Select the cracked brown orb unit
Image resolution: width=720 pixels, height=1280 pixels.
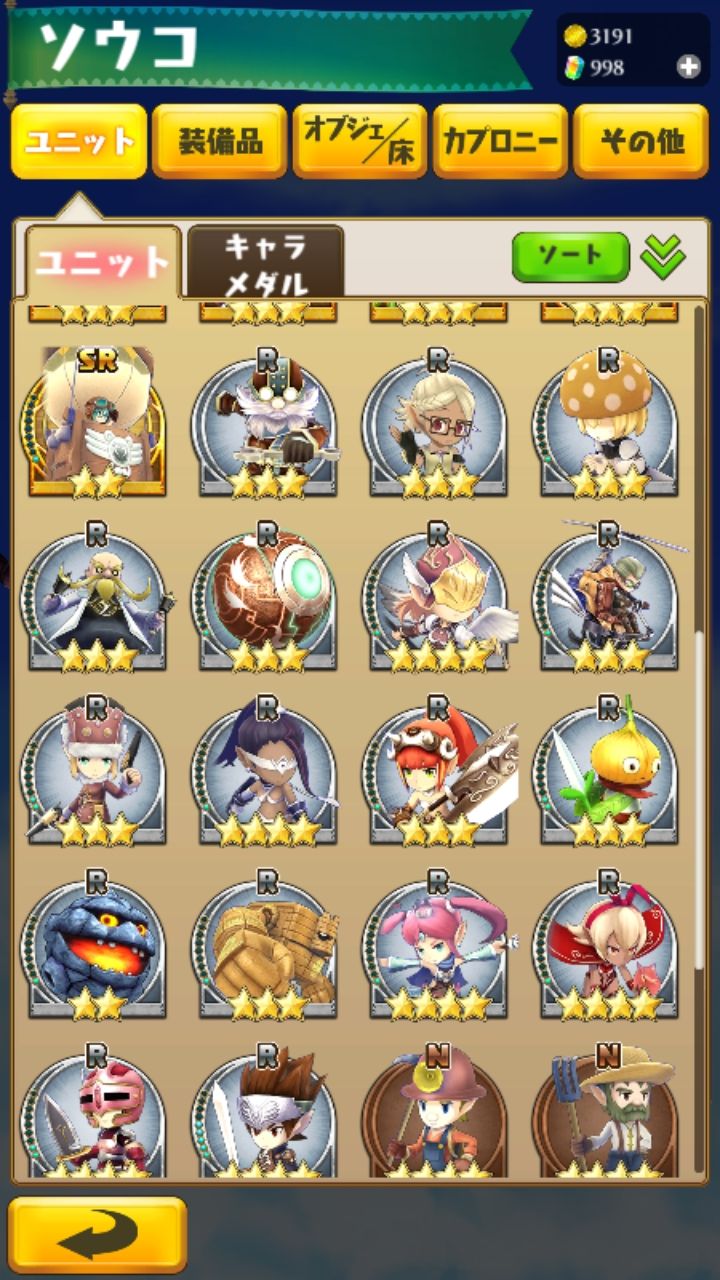(x=267, y=597)
